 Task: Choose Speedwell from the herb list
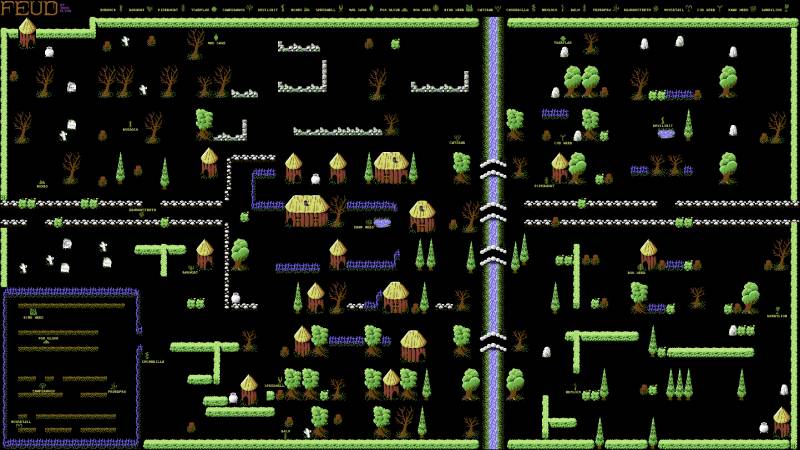click(x=325, y=10)
